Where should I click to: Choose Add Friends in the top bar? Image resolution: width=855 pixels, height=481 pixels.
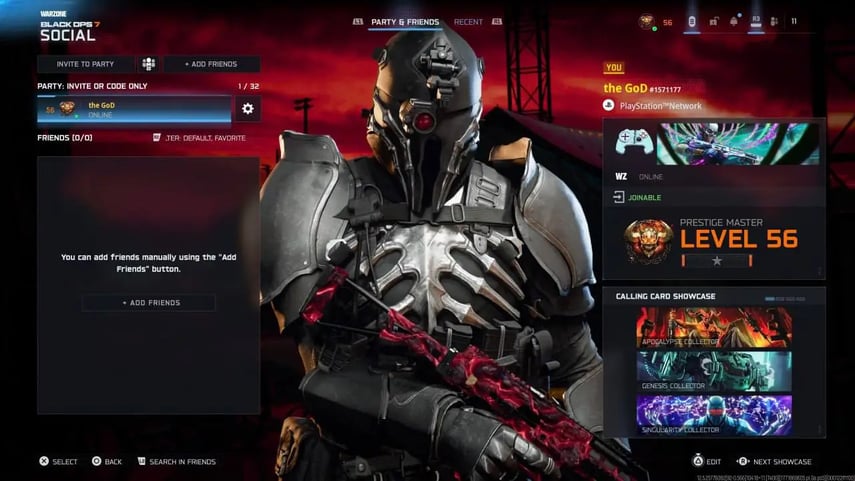click(211, 64)
